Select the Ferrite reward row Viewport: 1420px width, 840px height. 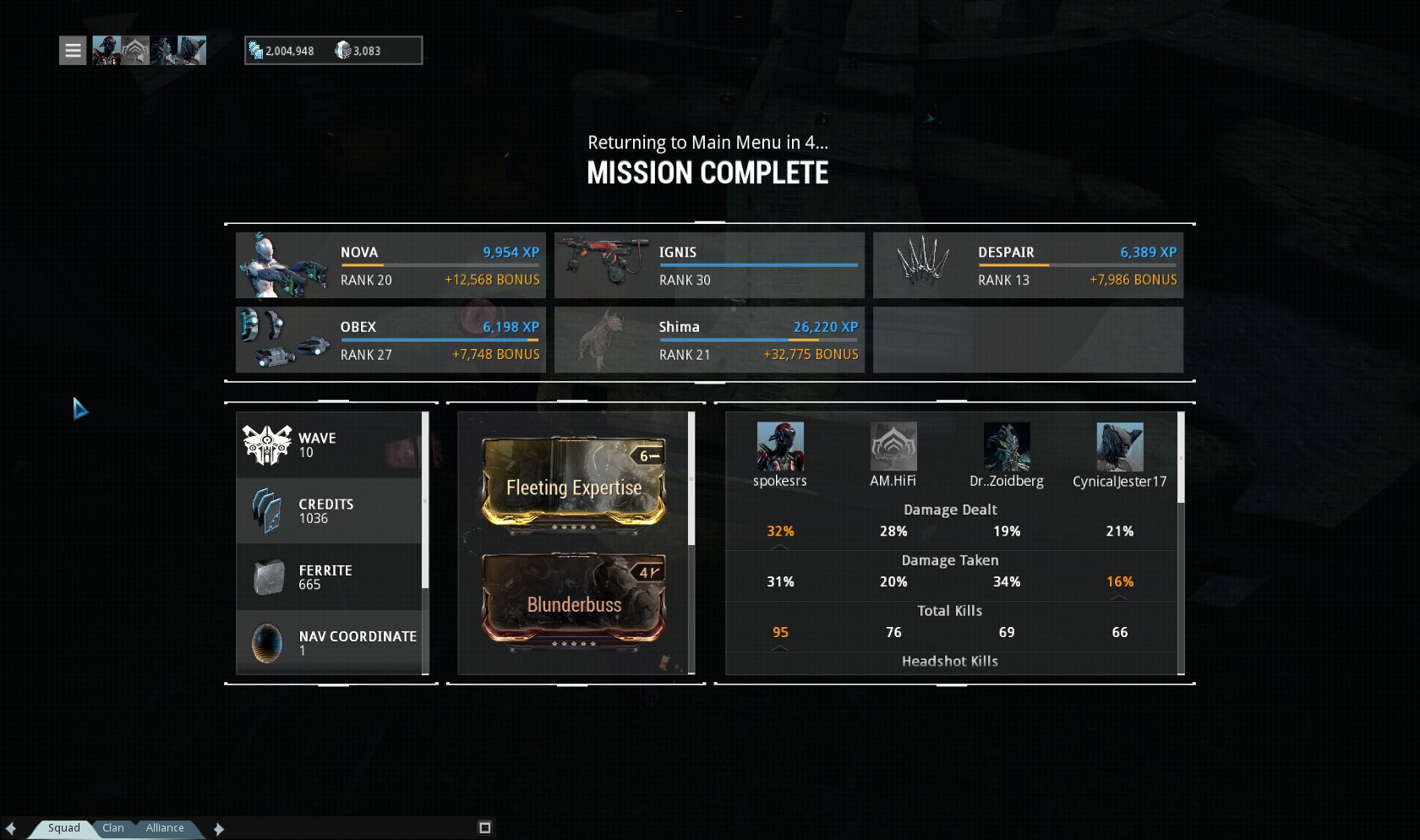[x=329, y=577]
